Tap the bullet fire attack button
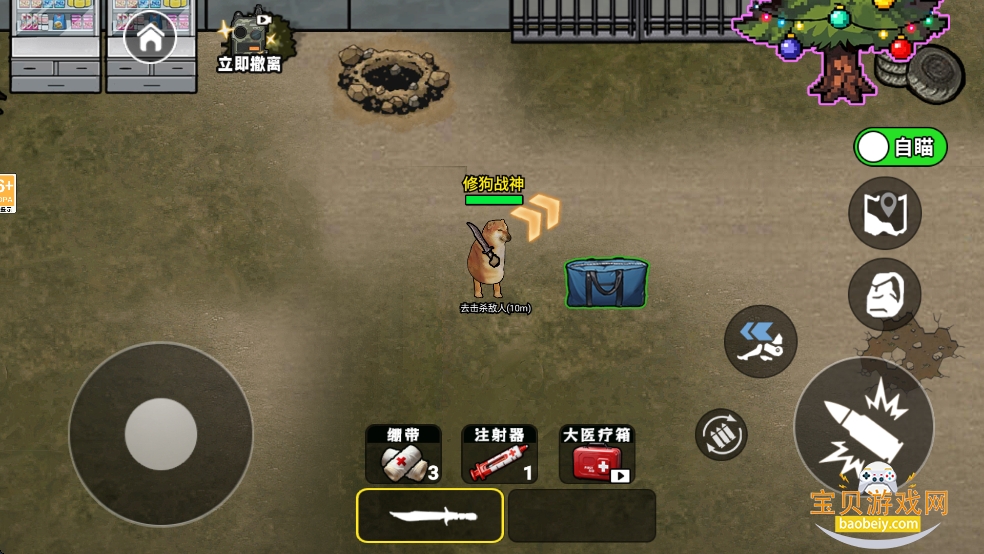Viewport: 984px width, 554px height. click(863, 425)
